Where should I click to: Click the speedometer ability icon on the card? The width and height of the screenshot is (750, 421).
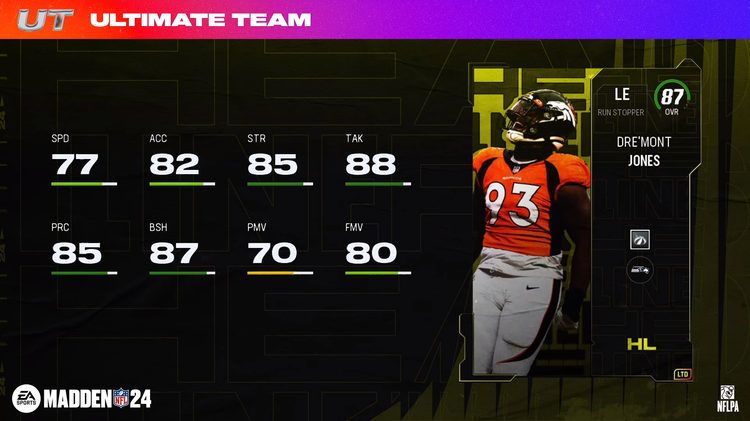(x=640, y=239)
